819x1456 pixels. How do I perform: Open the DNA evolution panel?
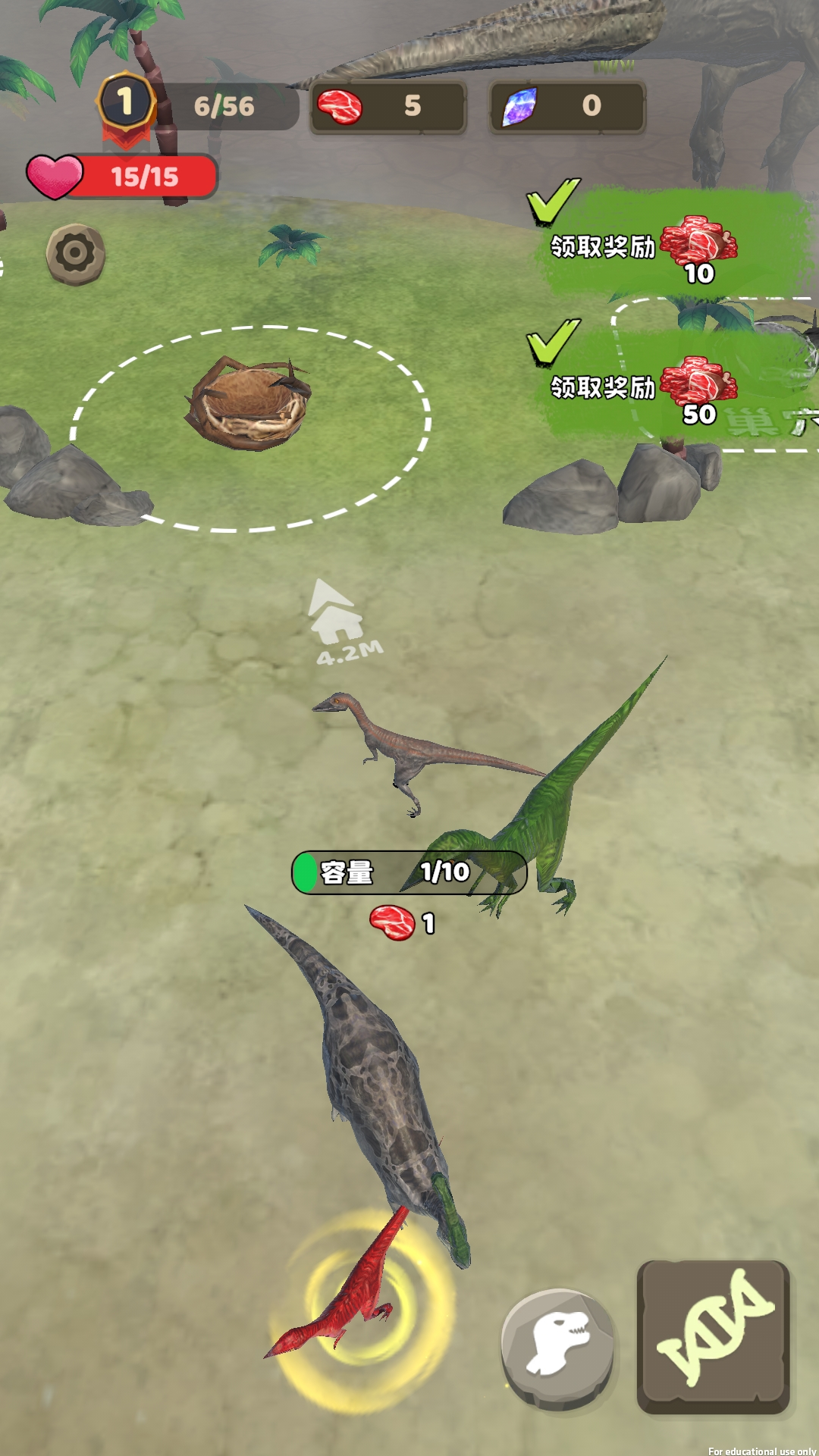714,1336
